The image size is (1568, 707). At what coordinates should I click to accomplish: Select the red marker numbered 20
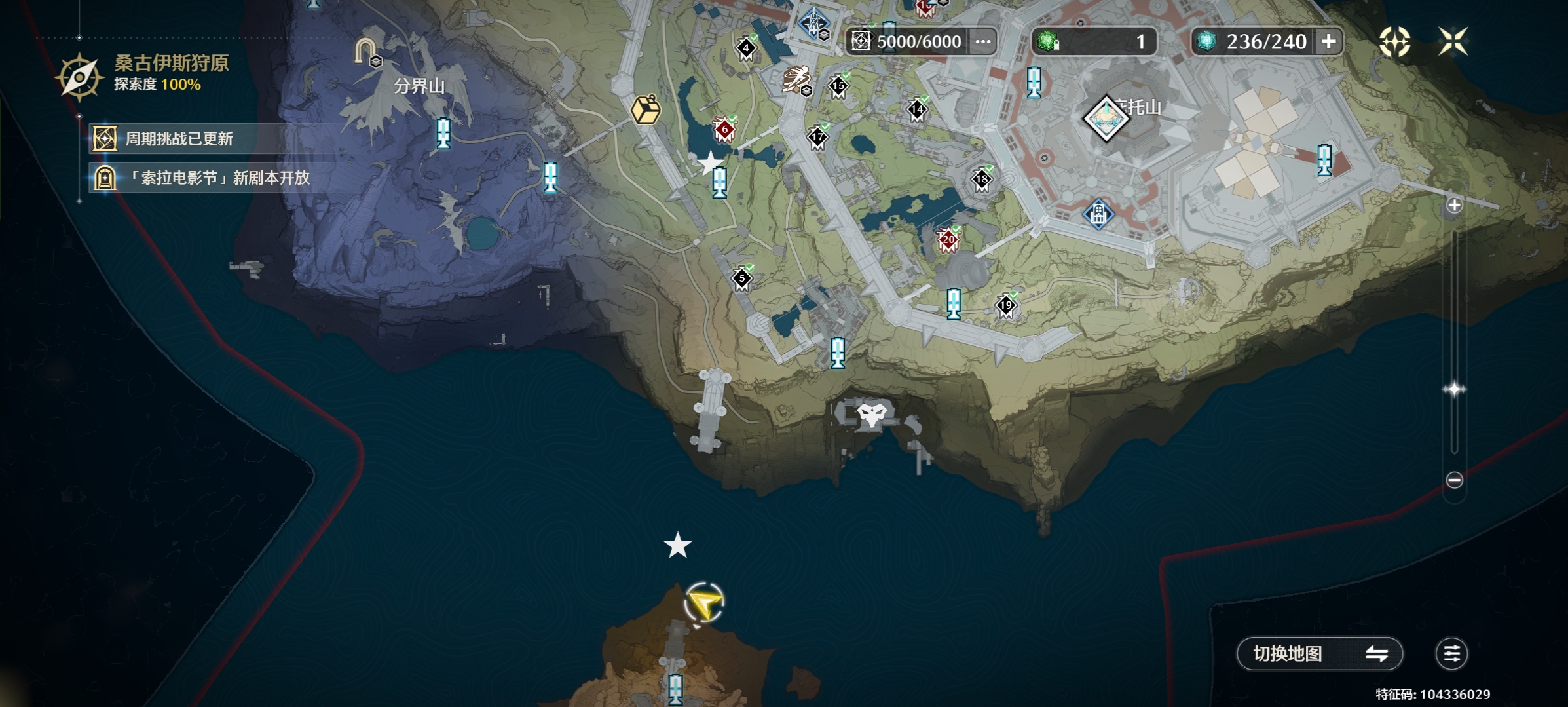point(948,240)
